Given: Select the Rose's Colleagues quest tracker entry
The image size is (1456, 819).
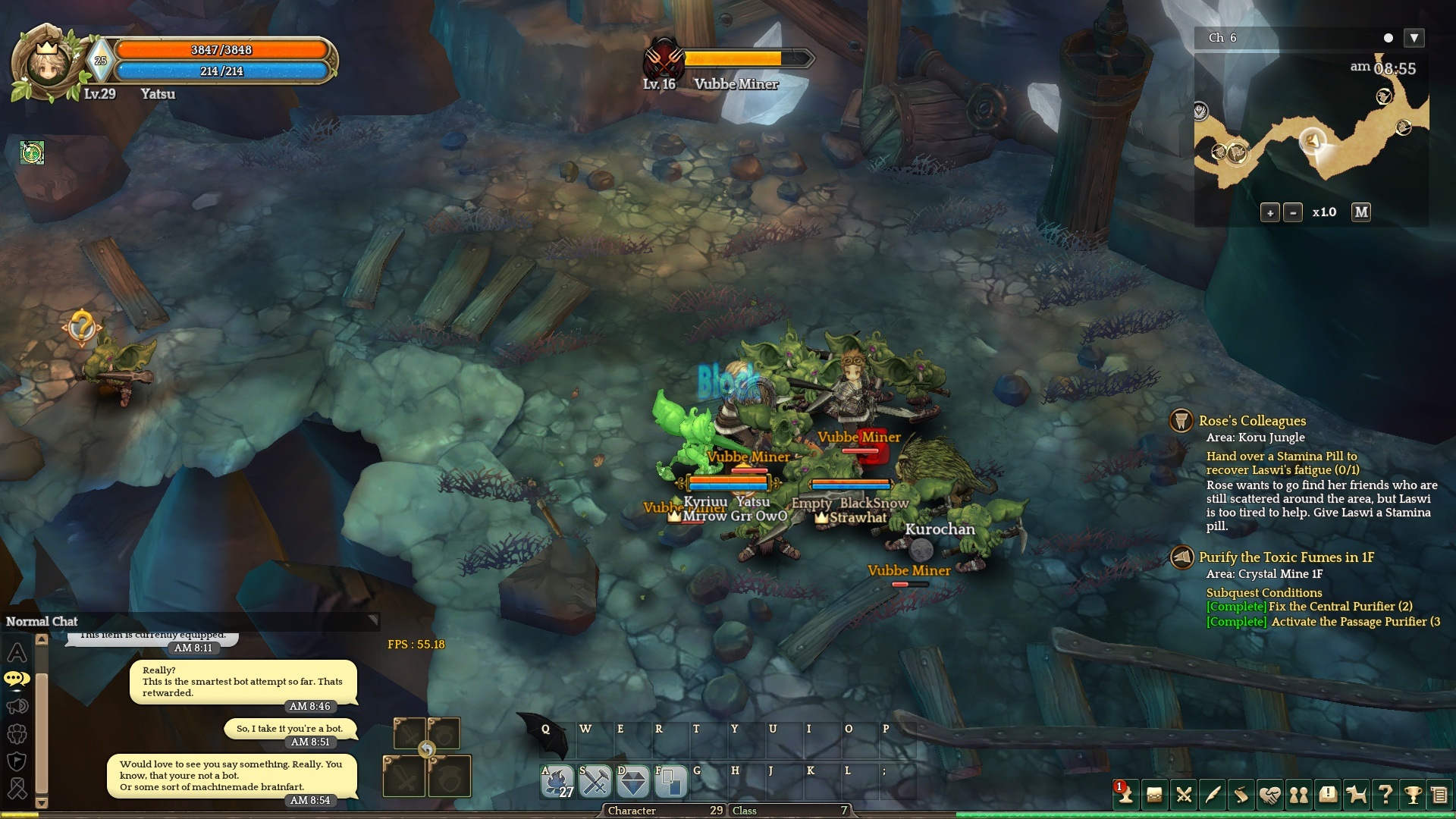Looking at the screenshot, I should (x=1252, y=421).
